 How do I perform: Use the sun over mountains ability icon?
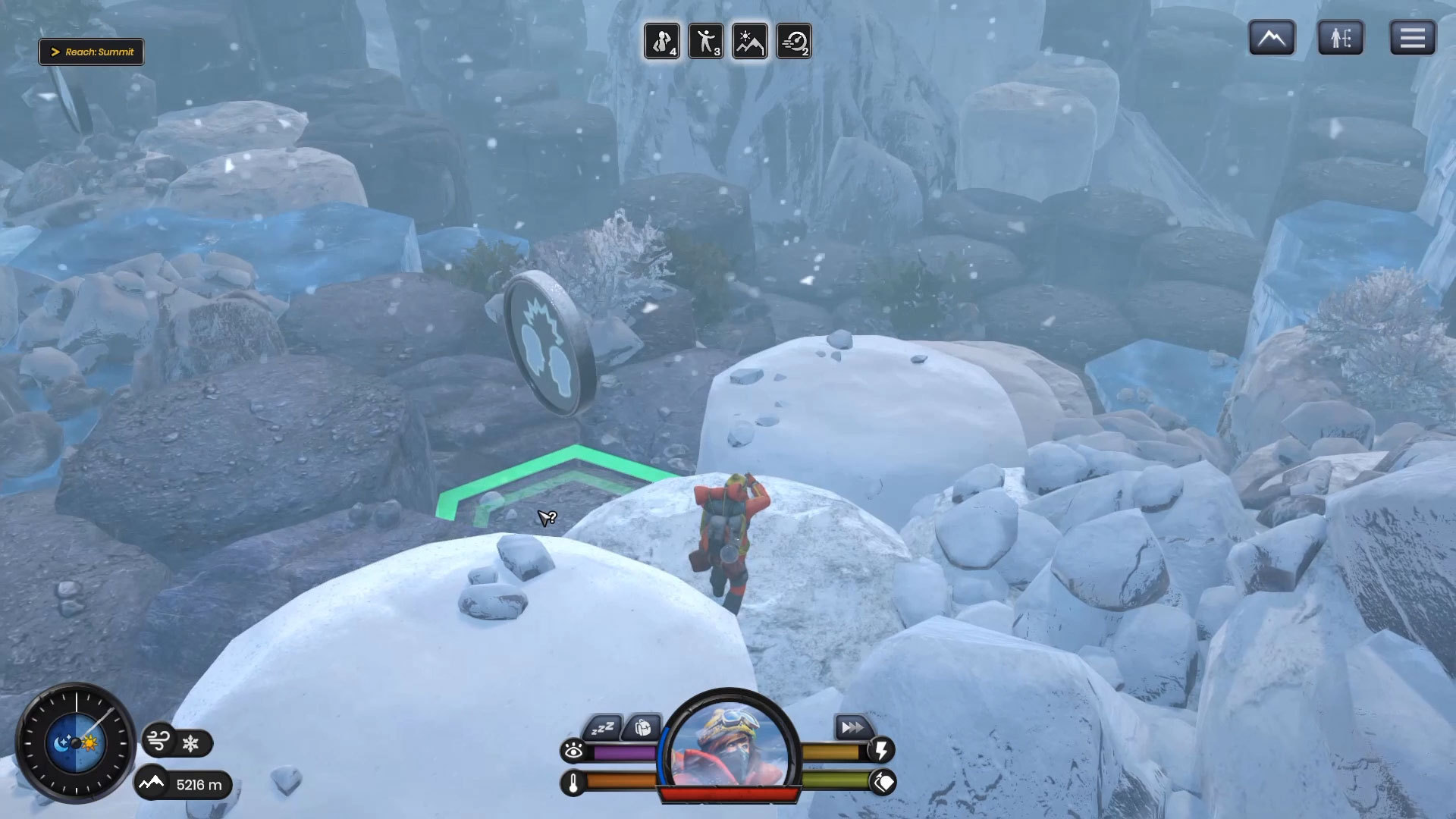750,41
